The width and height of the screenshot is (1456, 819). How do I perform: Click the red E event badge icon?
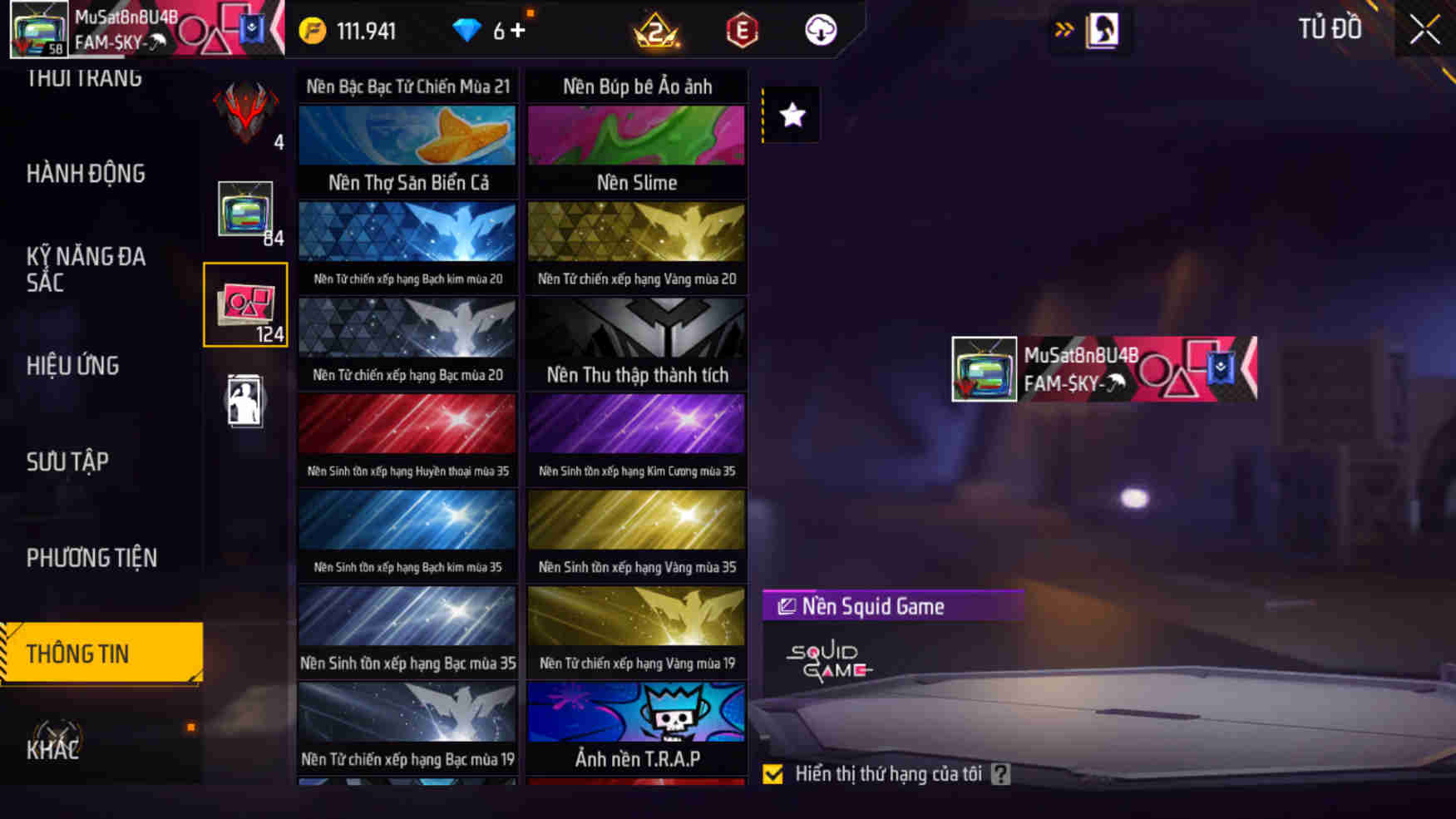(x=743, y=31)
